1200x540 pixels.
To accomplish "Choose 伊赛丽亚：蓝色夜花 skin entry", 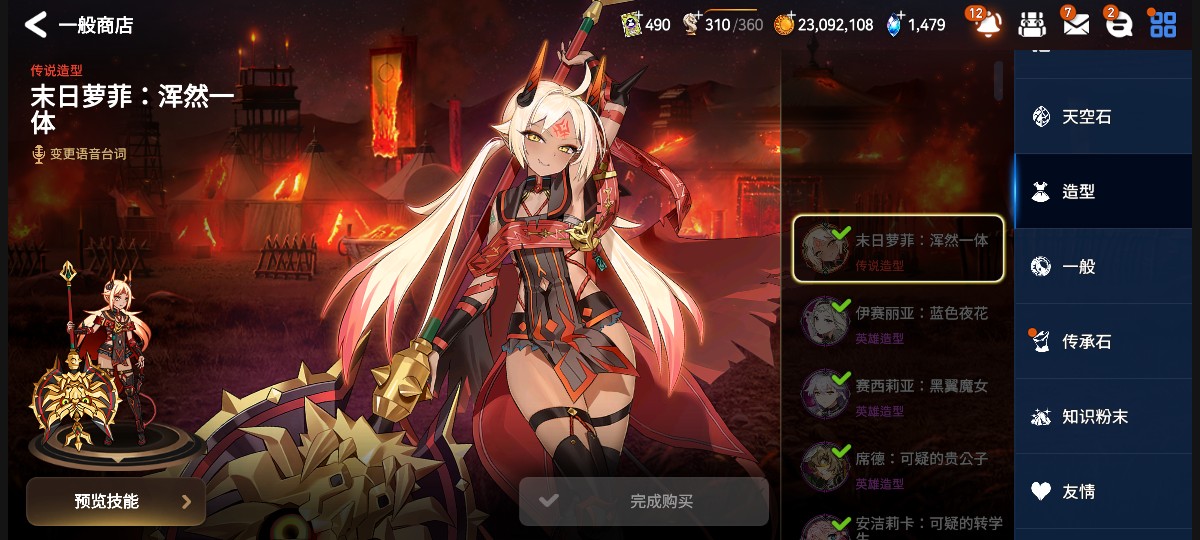I will tap(898, 321).
